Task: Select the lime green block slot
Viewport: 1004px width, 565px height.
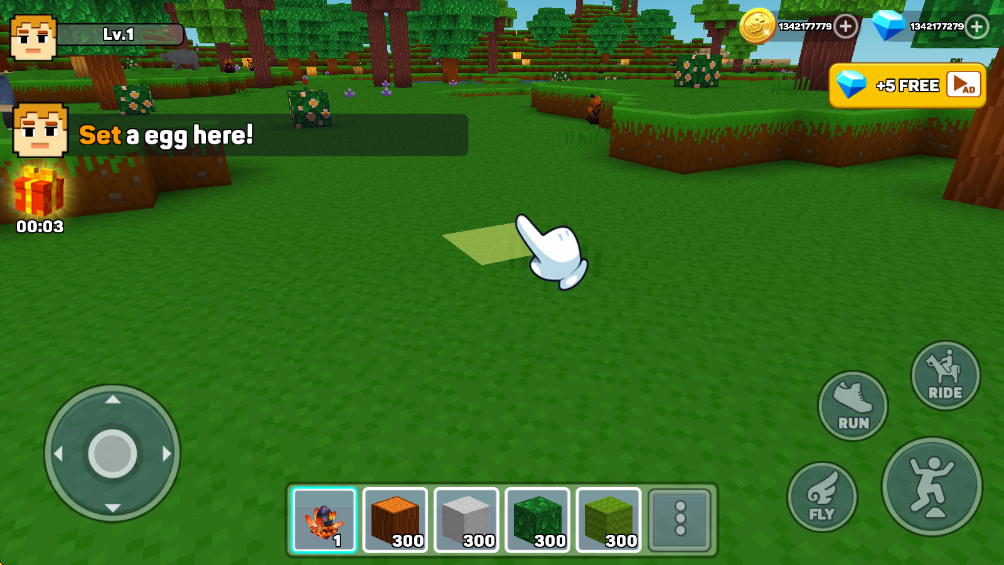Action: (x=608, y=520)
